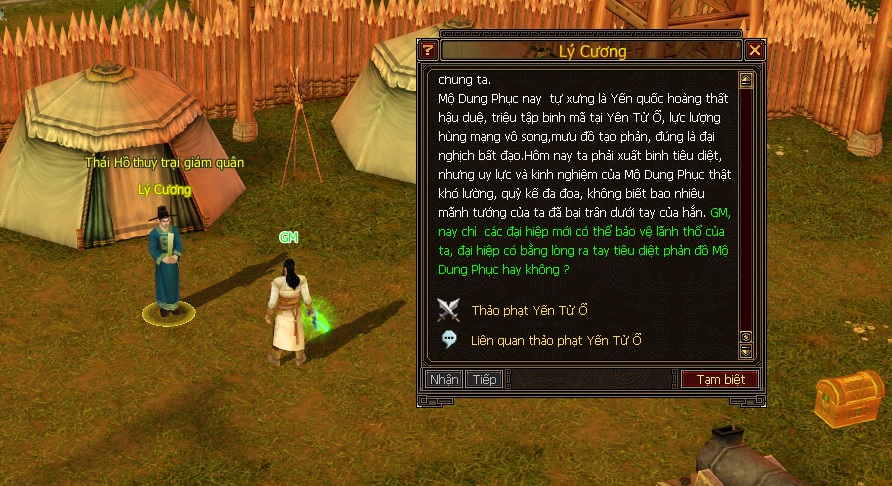
Task: Choose 'Thảo phạt Yến Tử Ổ' option
Action: pos(529,311)
